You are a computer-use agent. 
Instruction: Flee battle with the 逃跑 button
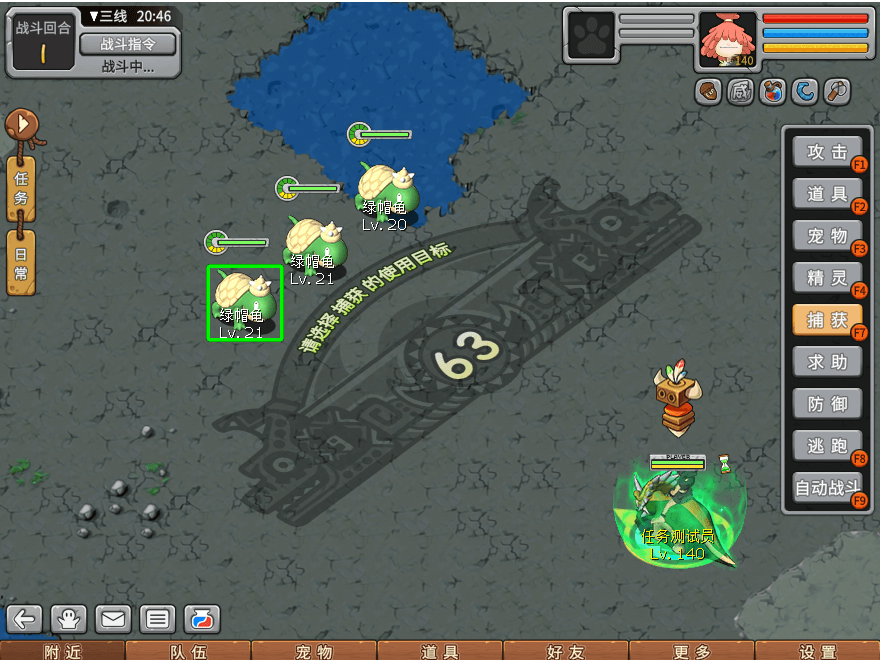pyautogui.click(x=827, y=446)
